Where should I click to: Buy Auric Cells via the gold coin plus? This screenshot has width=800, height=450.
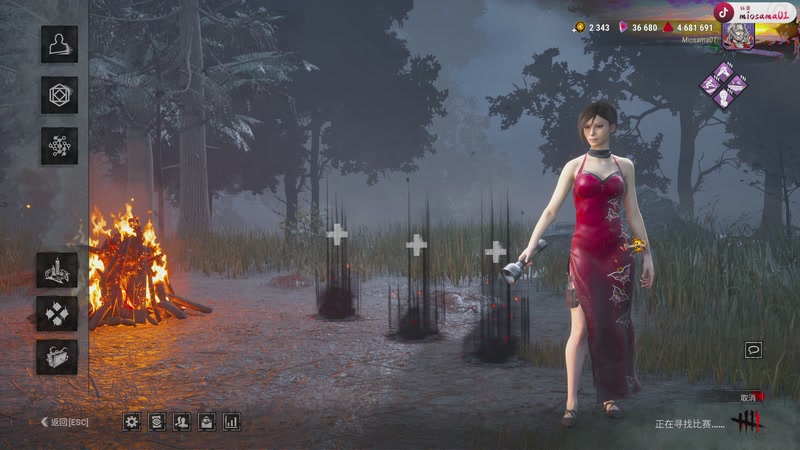[580, 28]
